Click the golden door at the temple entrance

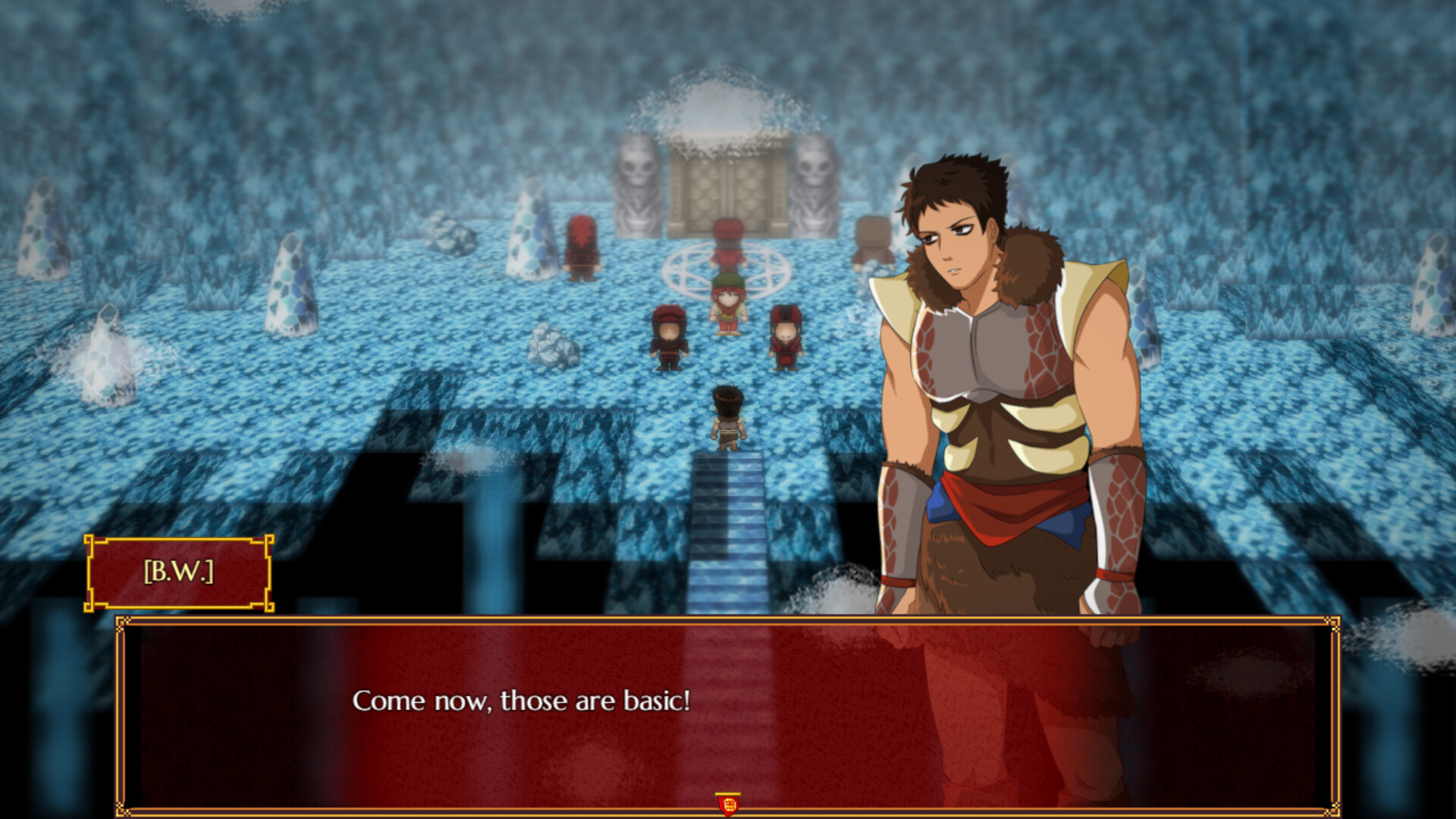click(726, 190)
